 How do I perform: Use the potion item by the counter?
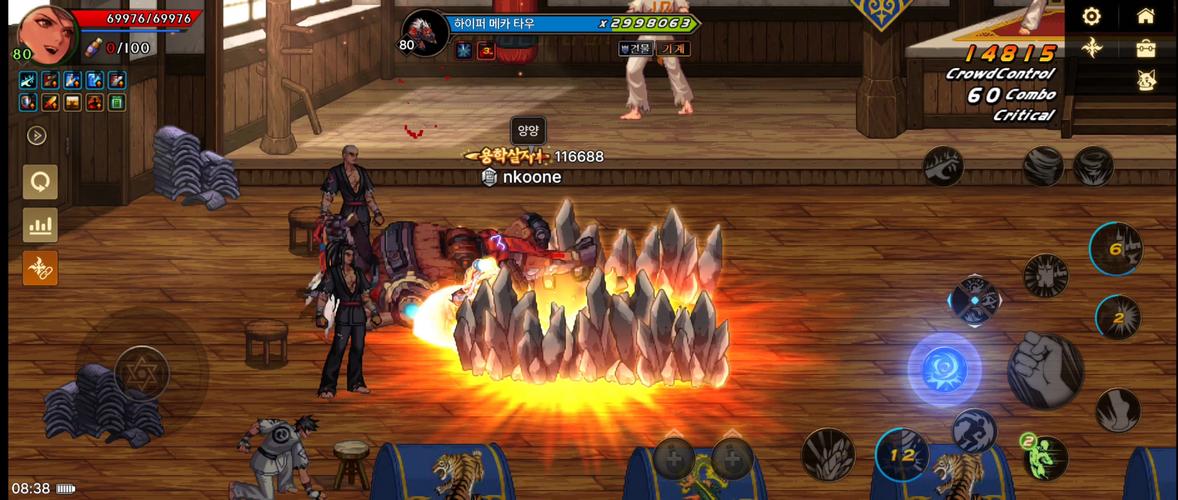point(93,47)
